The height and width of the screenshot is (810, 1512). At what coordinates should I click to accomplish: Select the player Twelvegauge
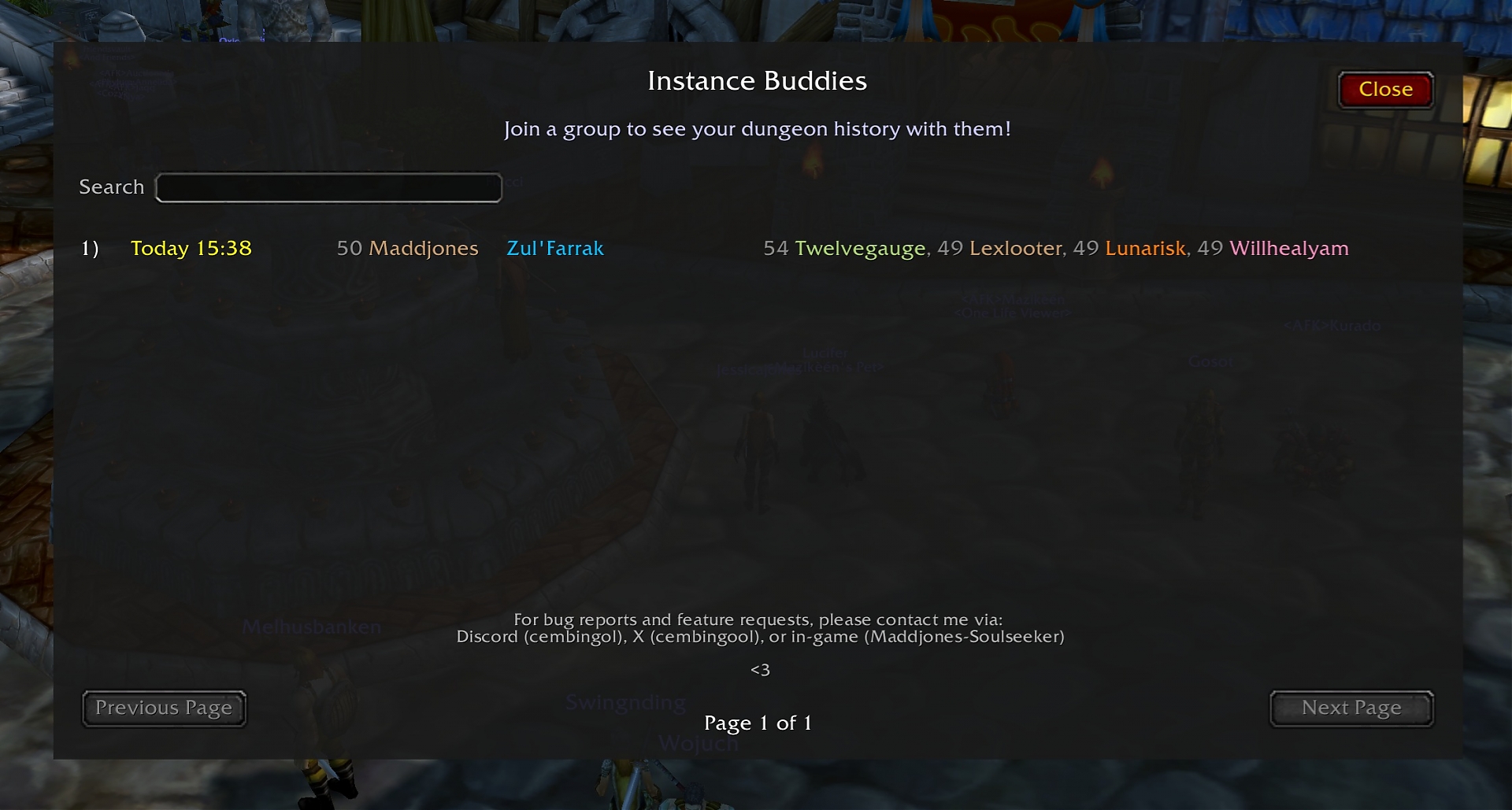coord(860,248)
